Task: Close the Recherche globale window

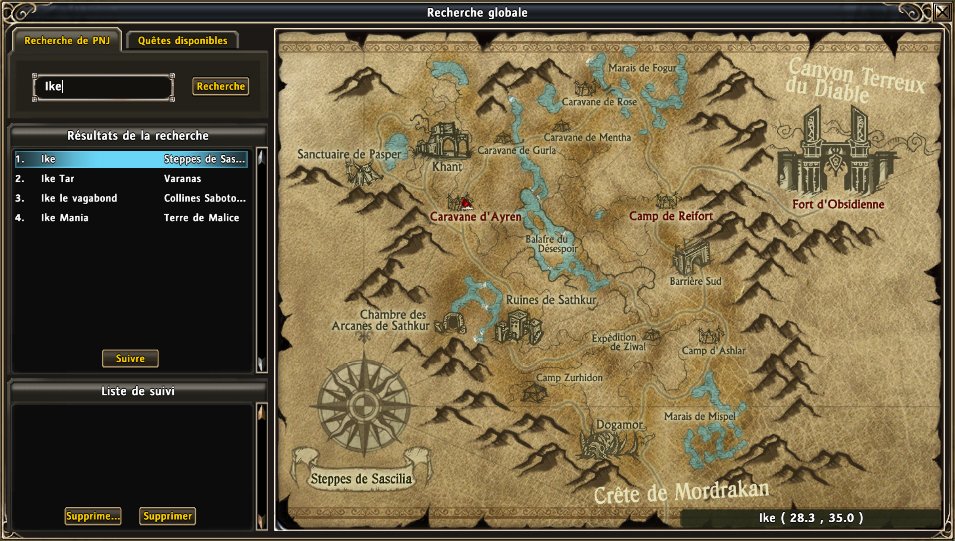Action: [942, 13]
